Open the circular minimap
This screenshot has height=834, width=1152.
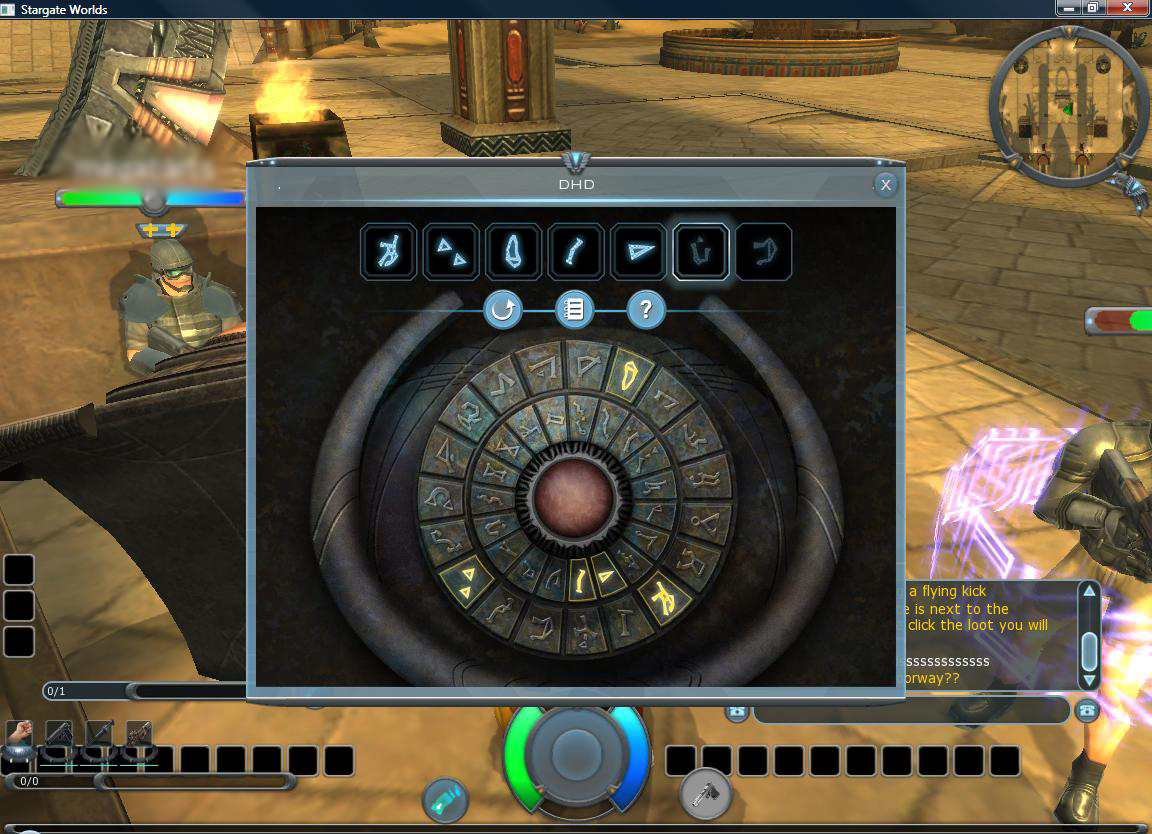pos(1066,104)
